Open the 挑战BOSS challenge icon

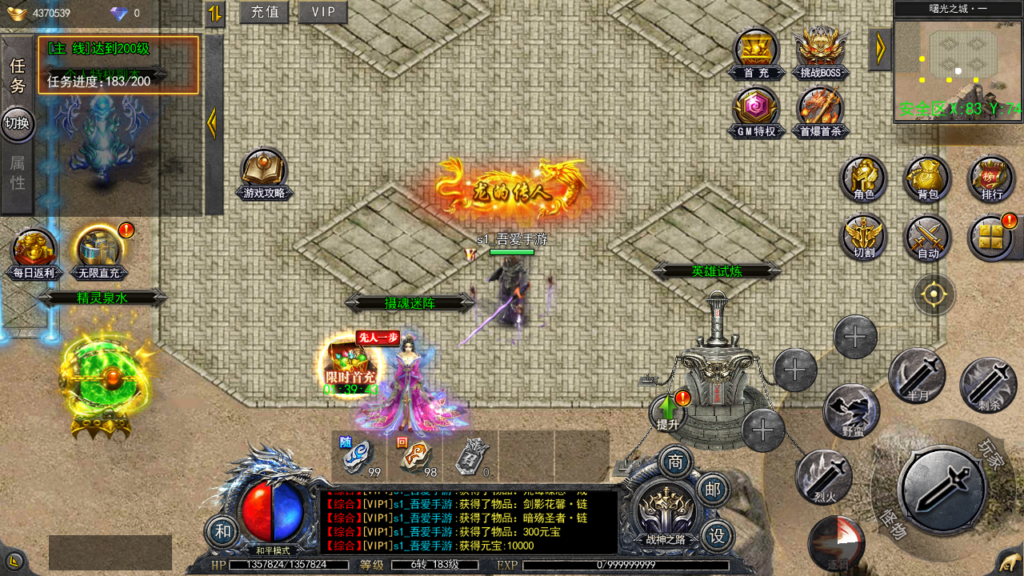tap(820, 51)
